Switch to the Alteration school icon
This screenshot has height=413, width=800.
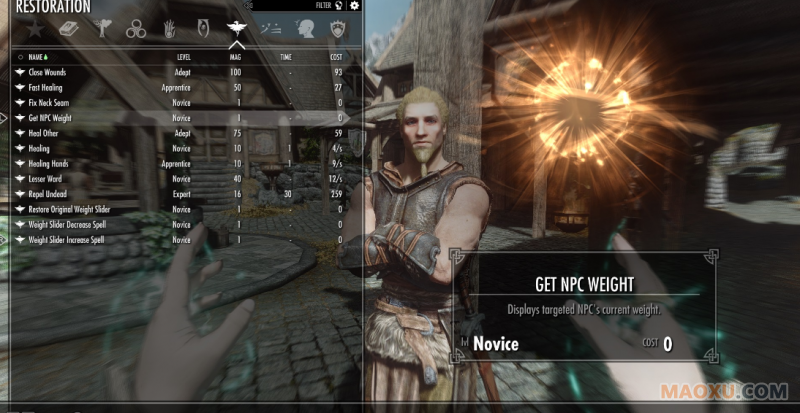tap(102, 30)
